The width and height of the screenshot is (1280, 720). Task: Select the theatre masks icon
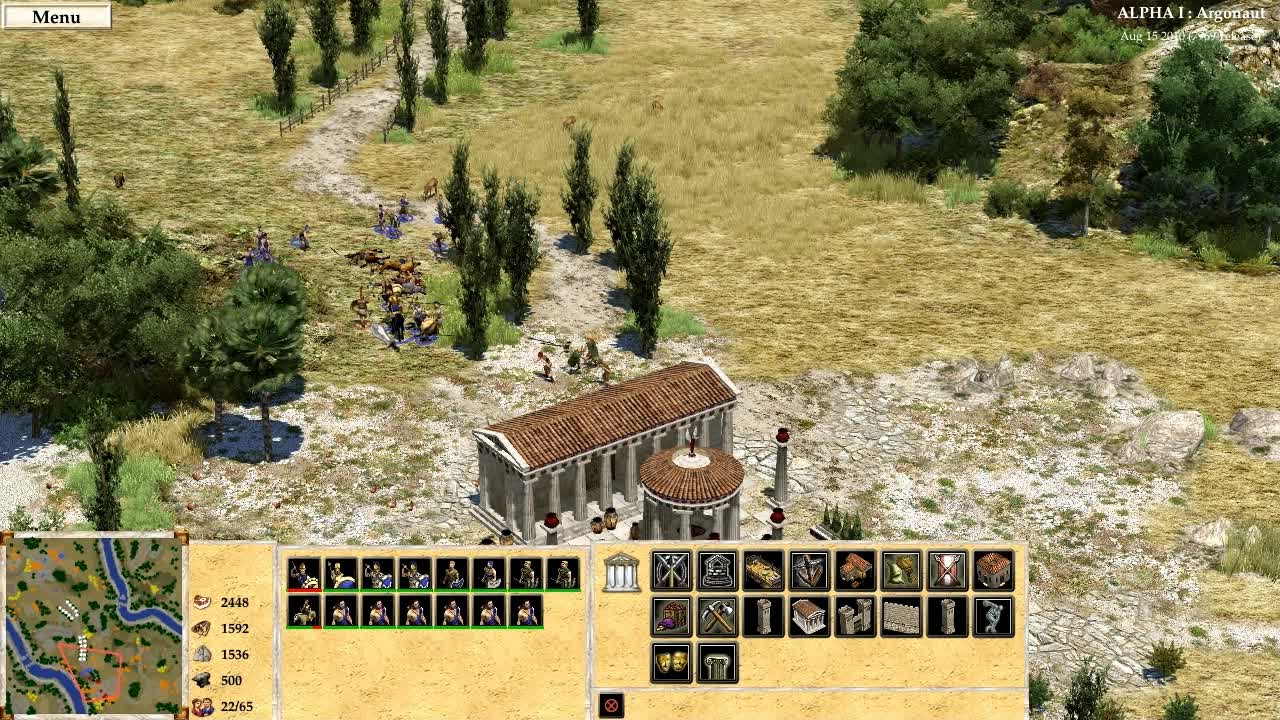tap(670, 662)
